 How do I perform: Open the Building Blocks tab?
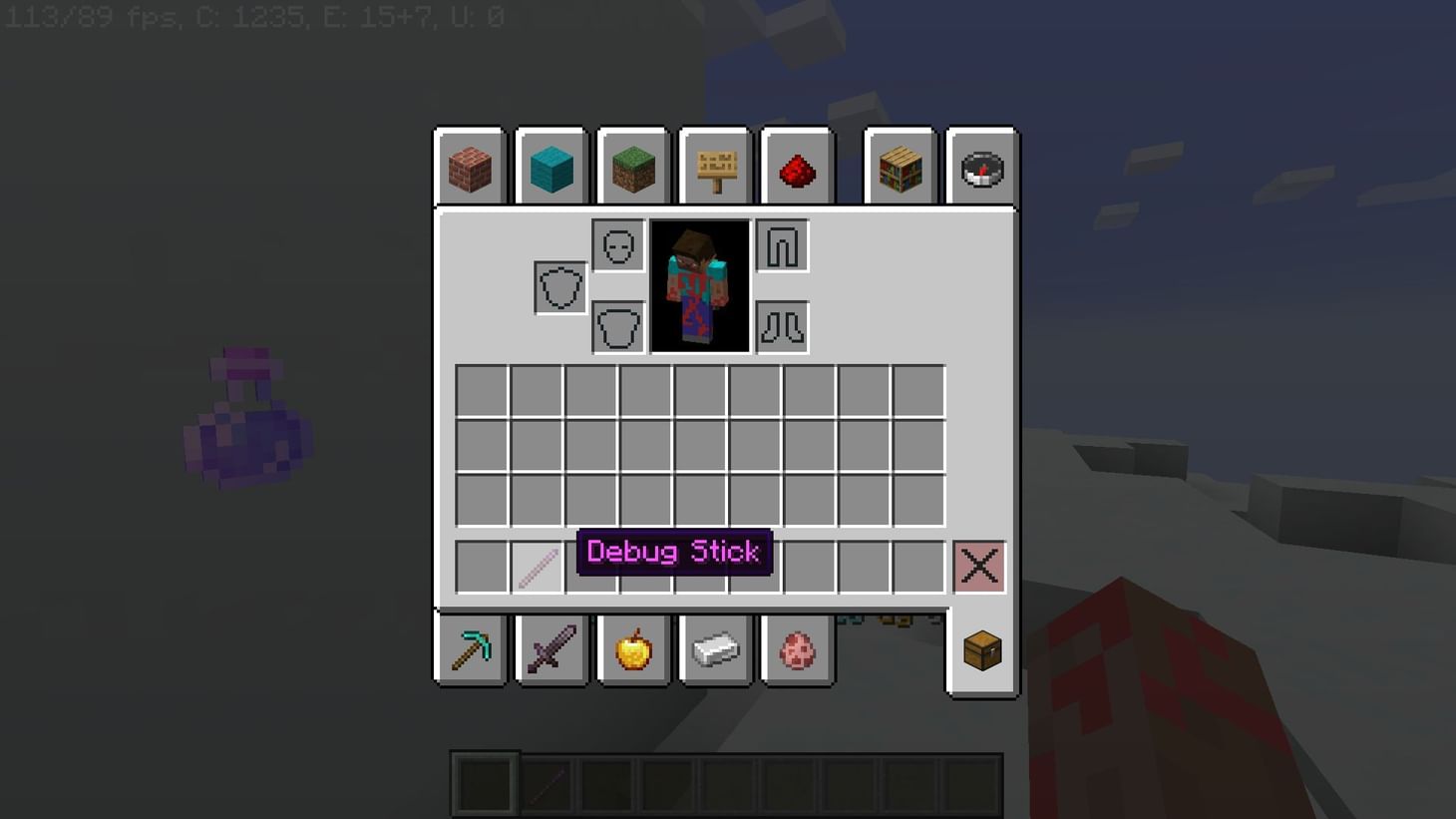pos(469,169)
